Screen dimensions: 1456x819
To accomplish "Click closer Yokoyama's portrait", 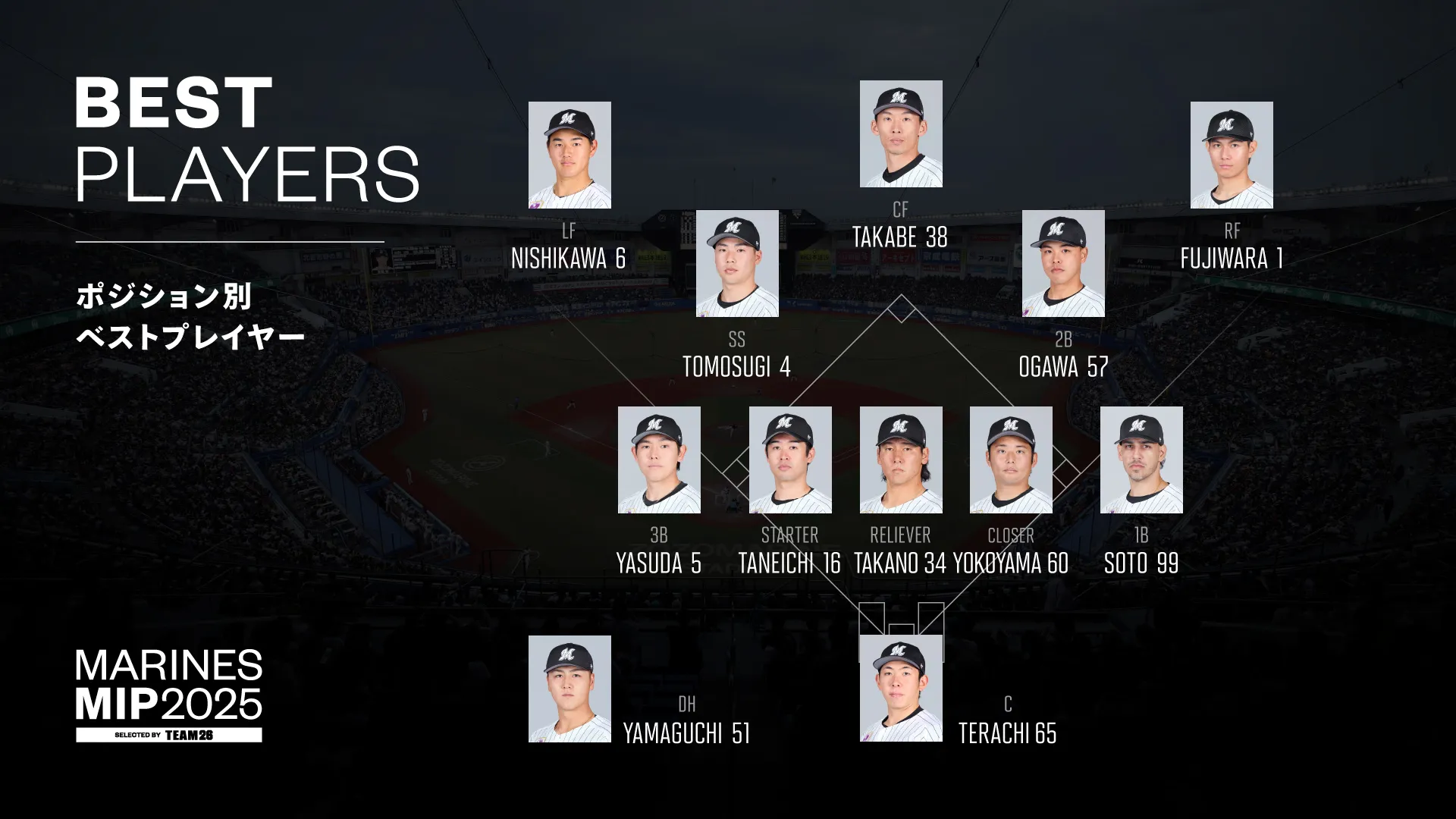I will tap(1011, 460).
